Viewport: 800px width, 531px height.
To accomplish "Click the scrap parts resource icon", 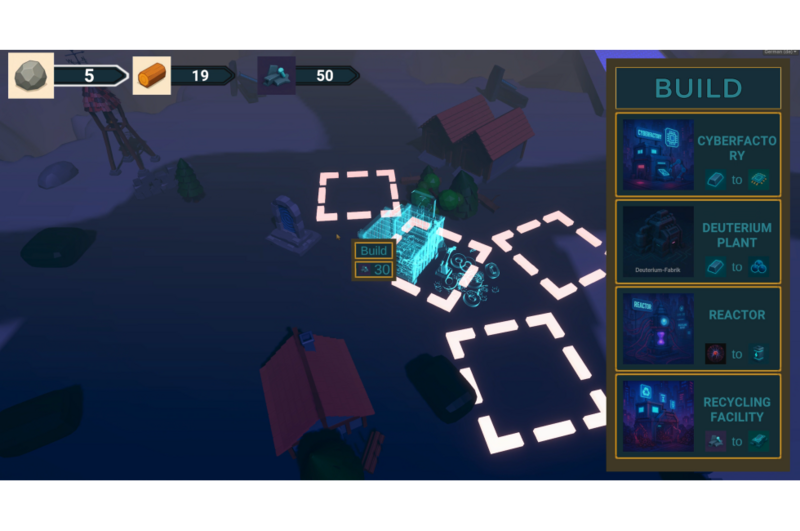I will 277,75.
